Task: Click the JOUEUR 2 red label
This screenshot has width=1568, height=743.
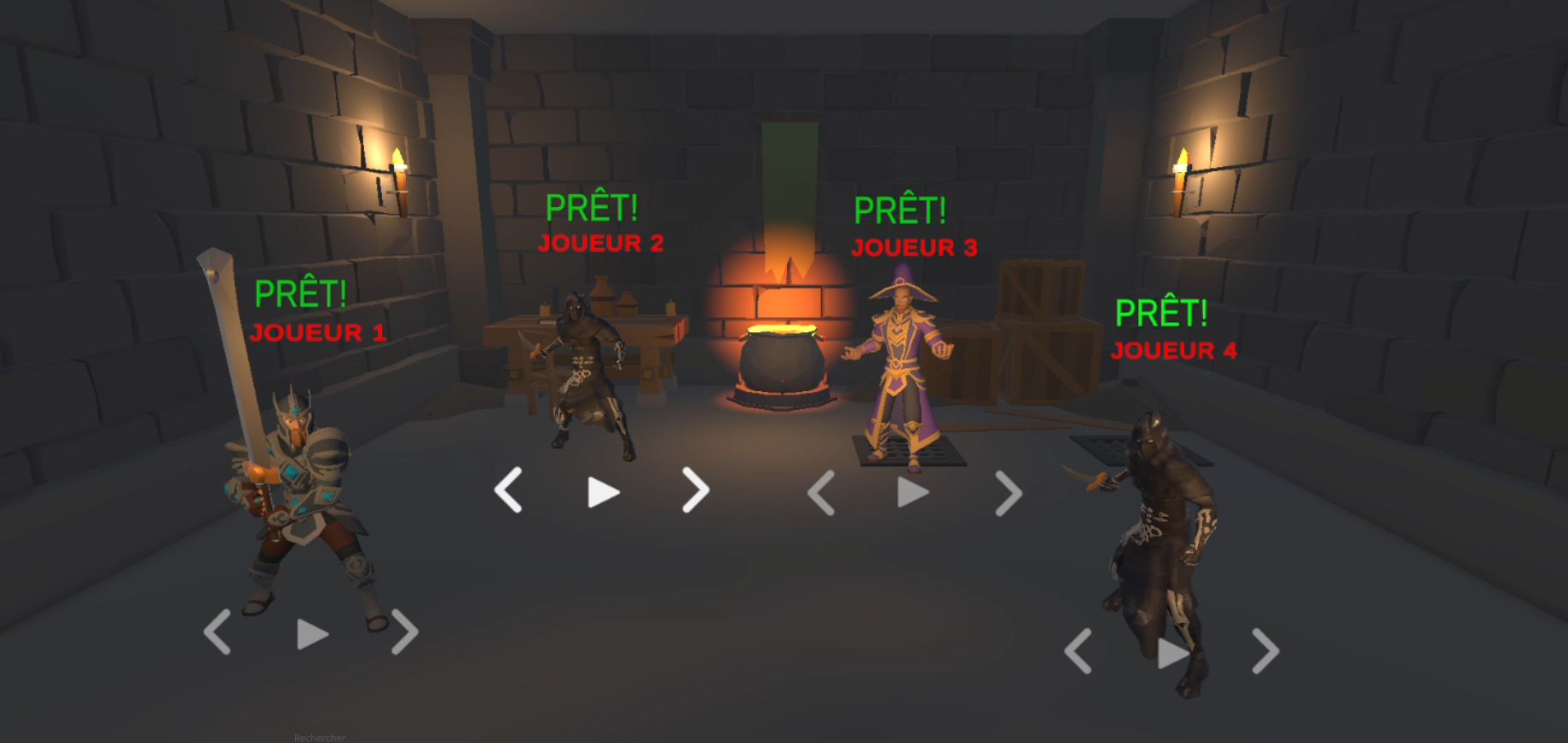Action: 600,243
